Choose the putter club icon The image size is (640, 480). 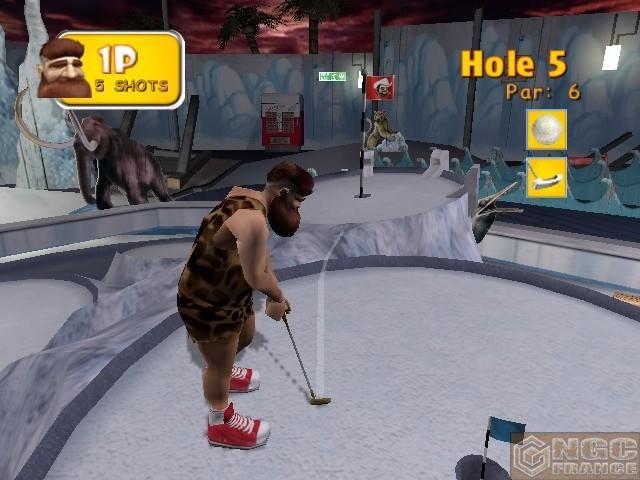click(x=547, y=177)
